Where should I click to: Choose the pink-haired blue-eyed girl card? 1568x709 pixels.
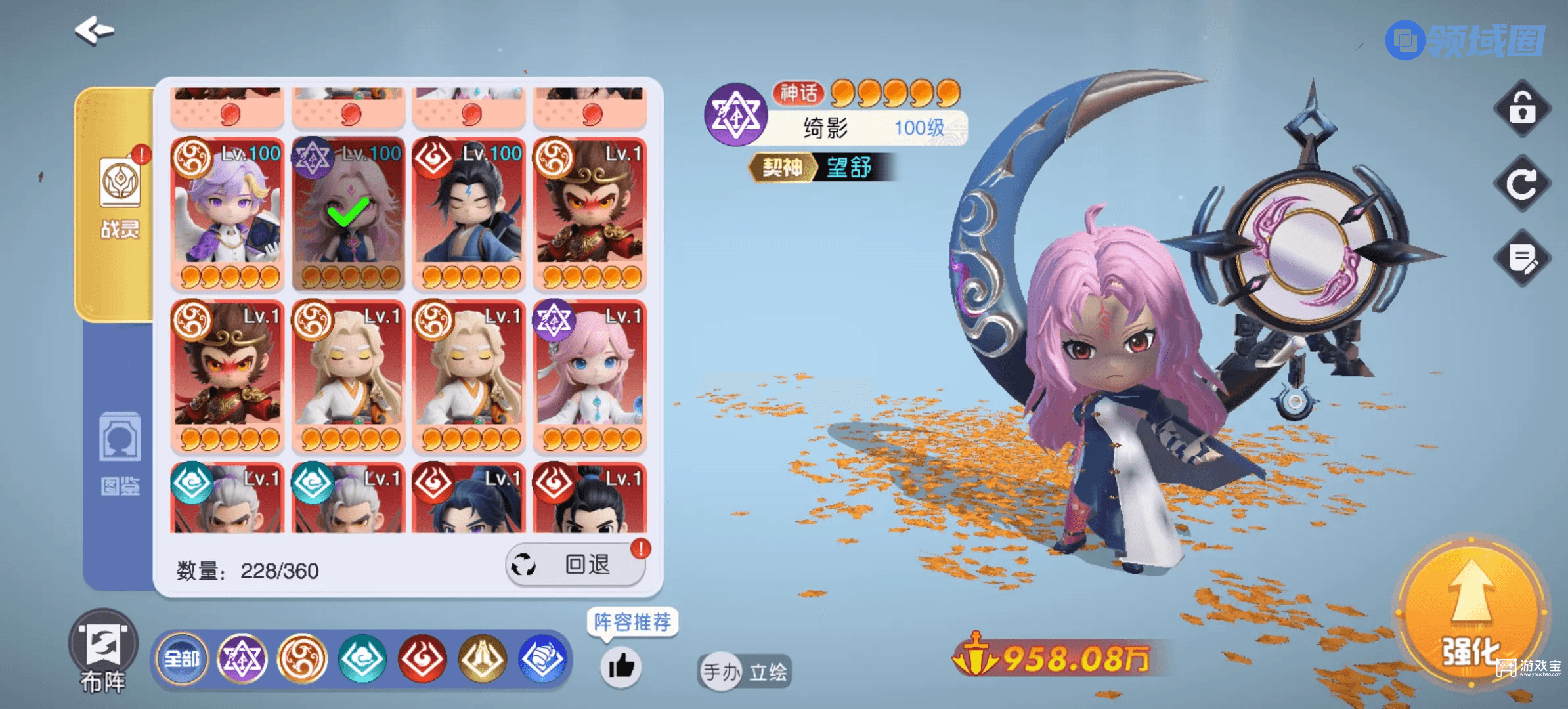coord(590,376)
